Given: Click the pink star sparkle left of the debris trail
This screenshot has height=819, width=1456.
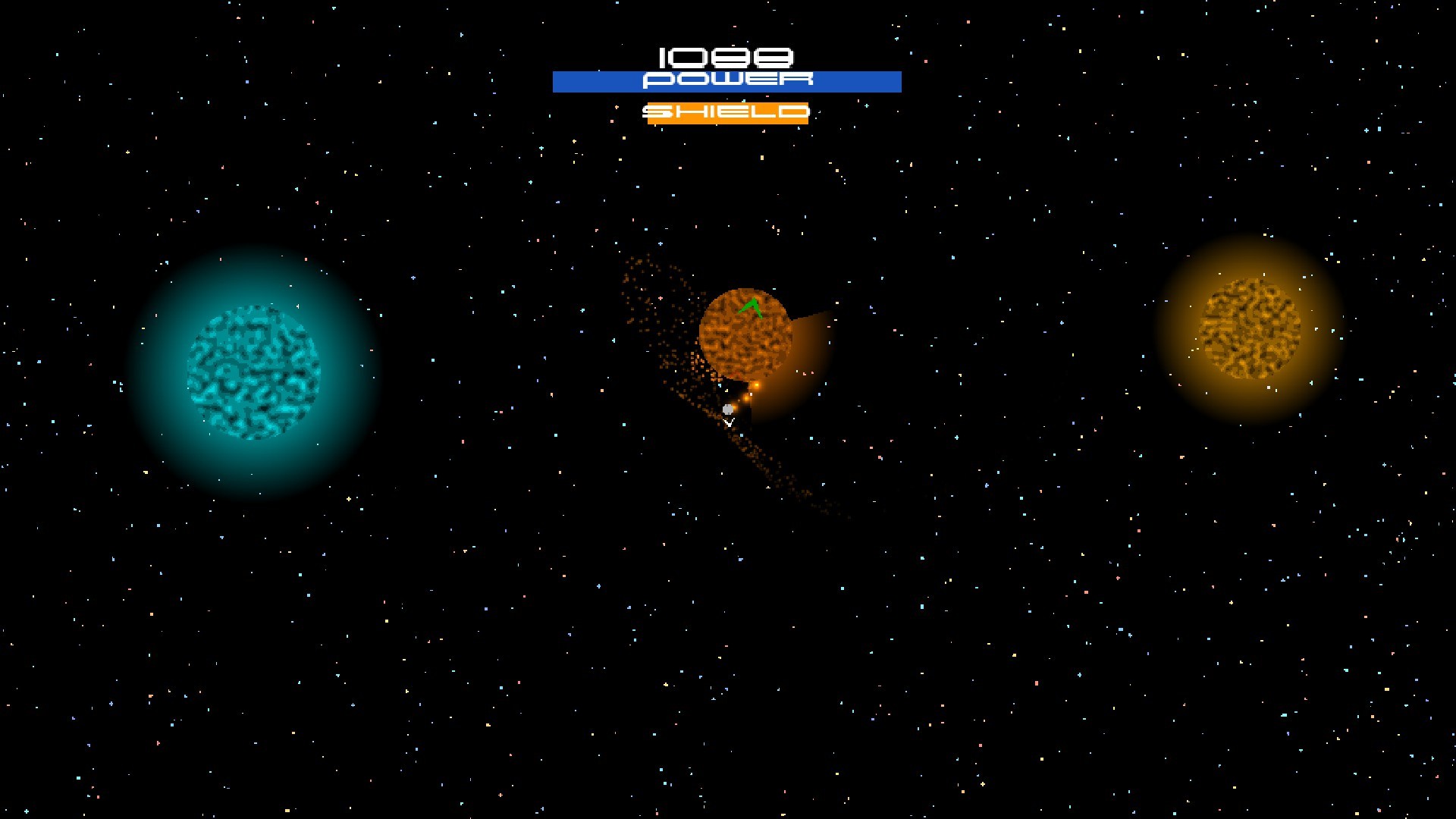Looking at the screenshot, I should [661, 299].
